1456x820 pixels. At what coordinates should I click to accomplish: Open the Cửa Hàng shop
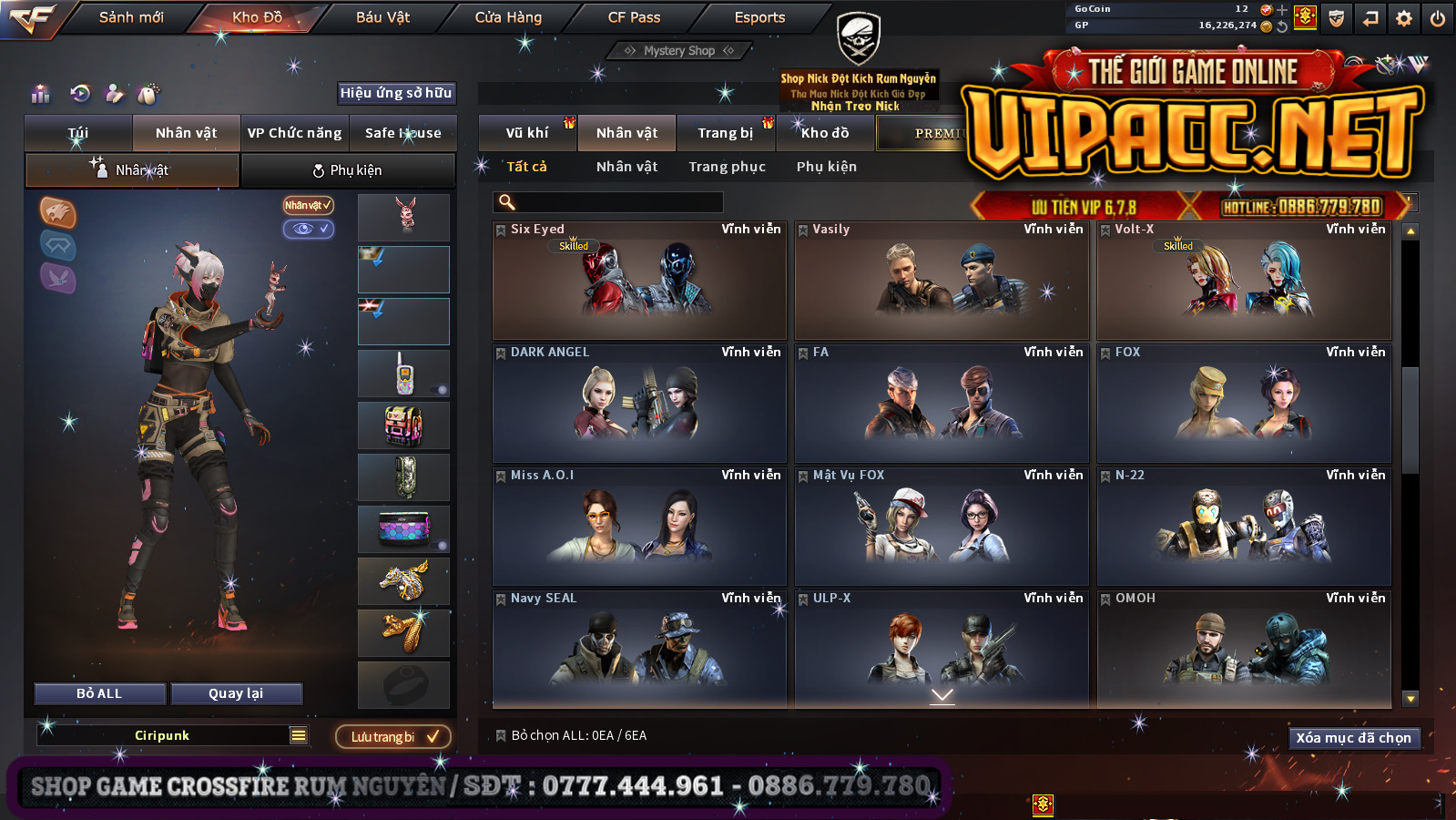508,17
